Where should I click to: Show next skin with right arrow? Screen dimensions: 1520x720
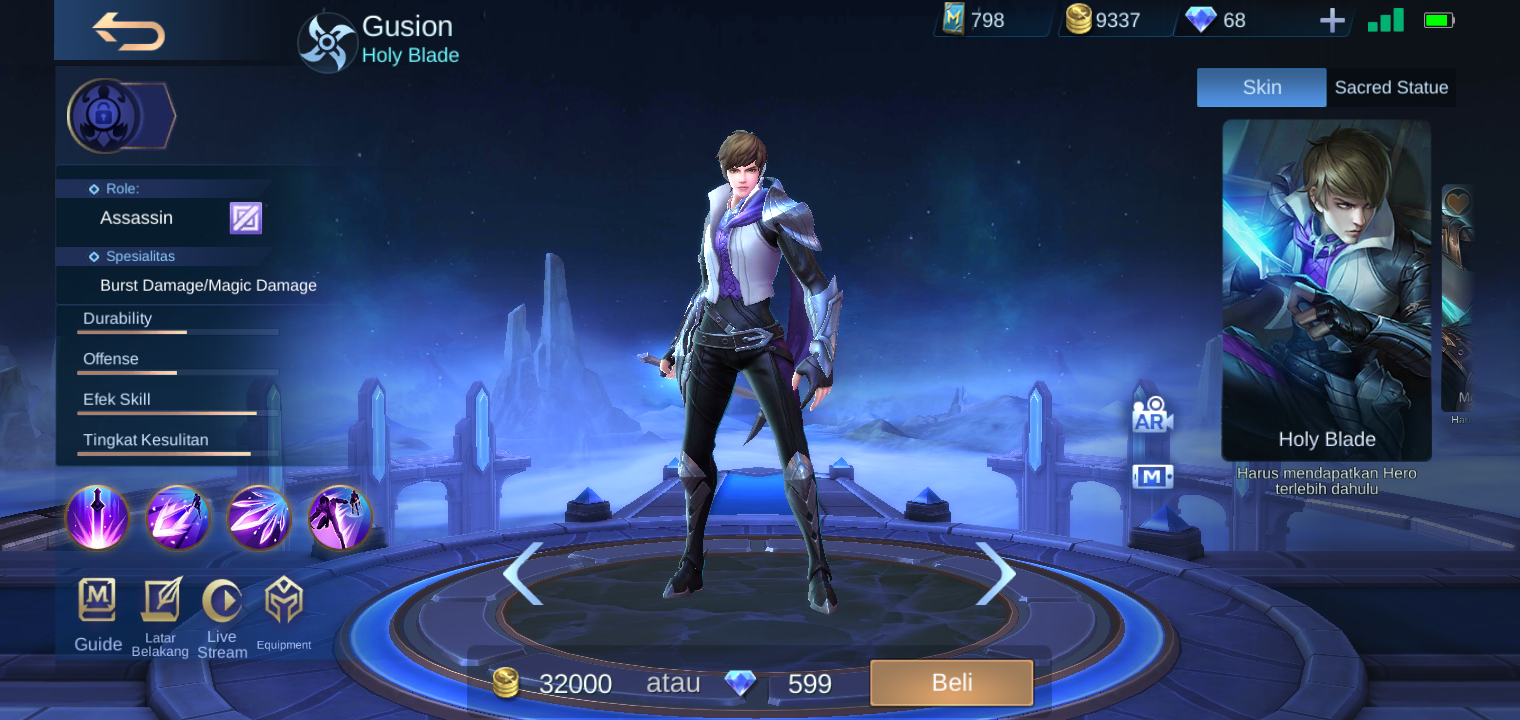pos(999,573)
